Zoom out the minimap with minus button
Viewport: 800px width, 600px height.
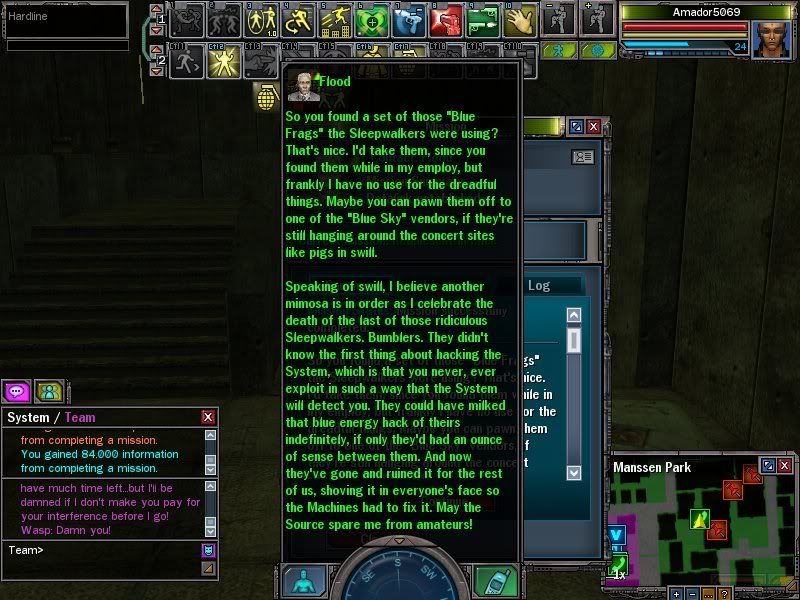(694, 594)
